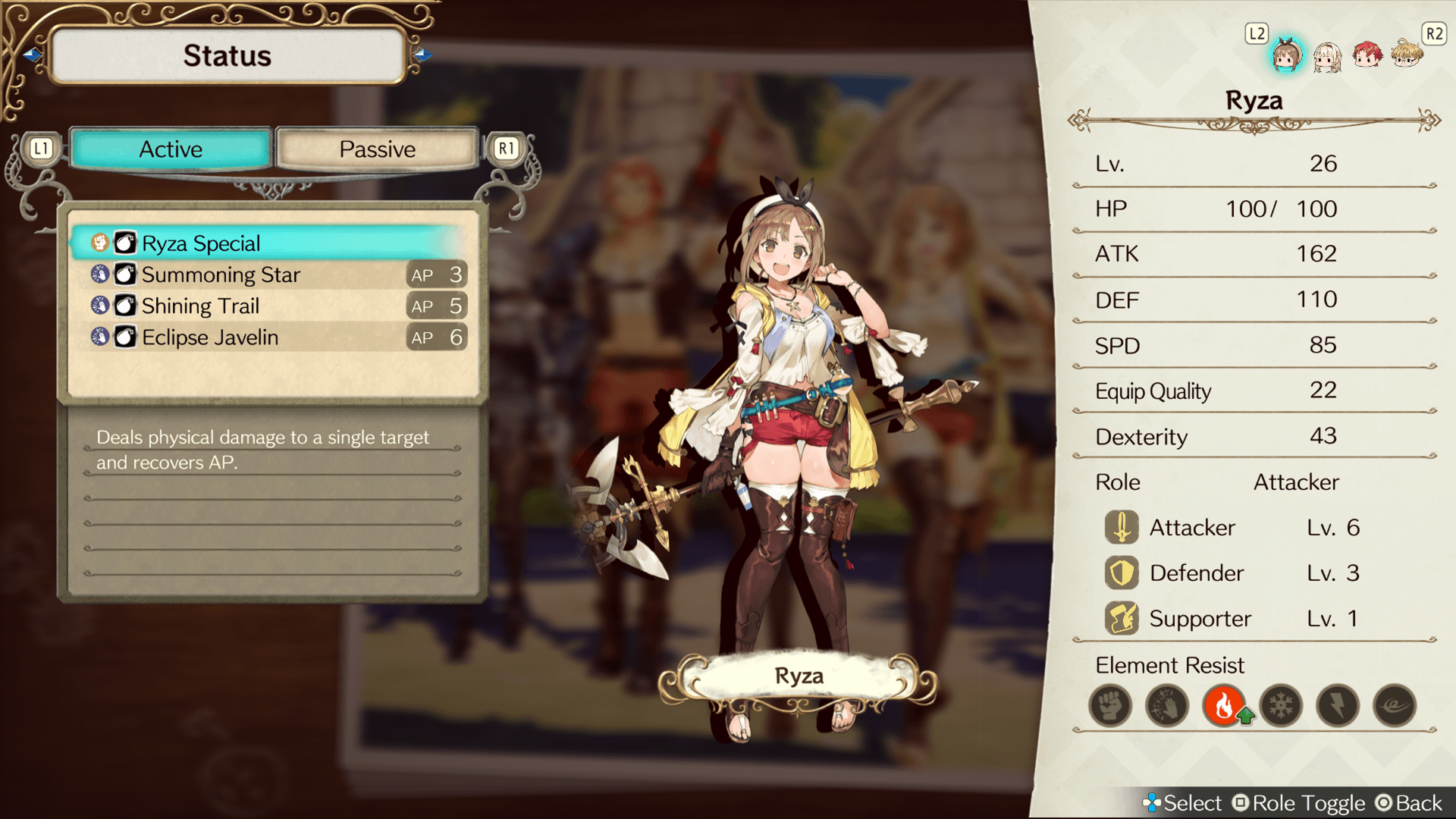Click the lightning bolt resist icon

point(1338,706)
